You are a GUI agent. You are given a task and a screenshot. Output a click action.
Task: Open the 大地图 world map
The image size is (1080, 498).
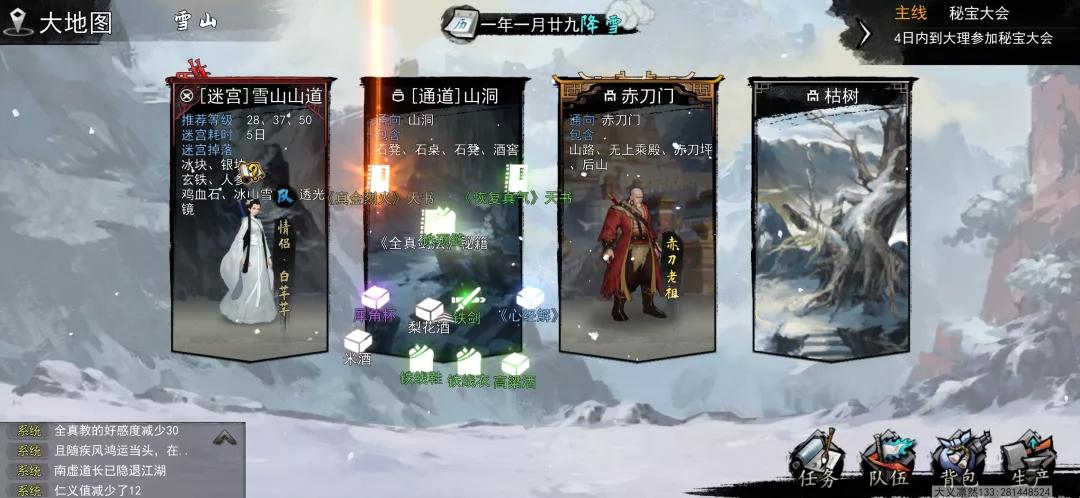pyautogui.click(x=60, y=22)
